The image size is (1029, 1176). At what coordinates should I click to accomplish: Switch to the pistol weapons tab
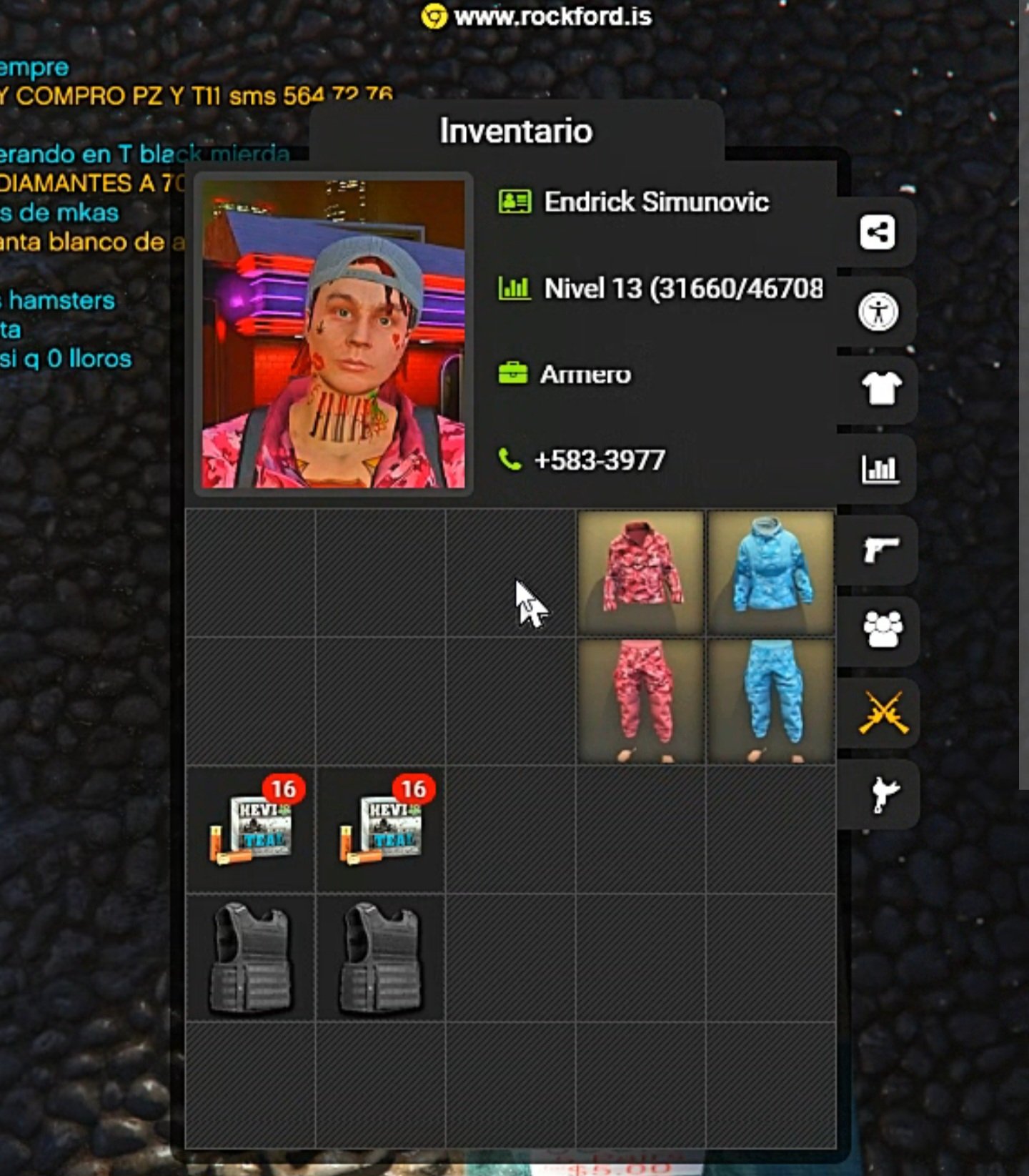pos(880,550)
